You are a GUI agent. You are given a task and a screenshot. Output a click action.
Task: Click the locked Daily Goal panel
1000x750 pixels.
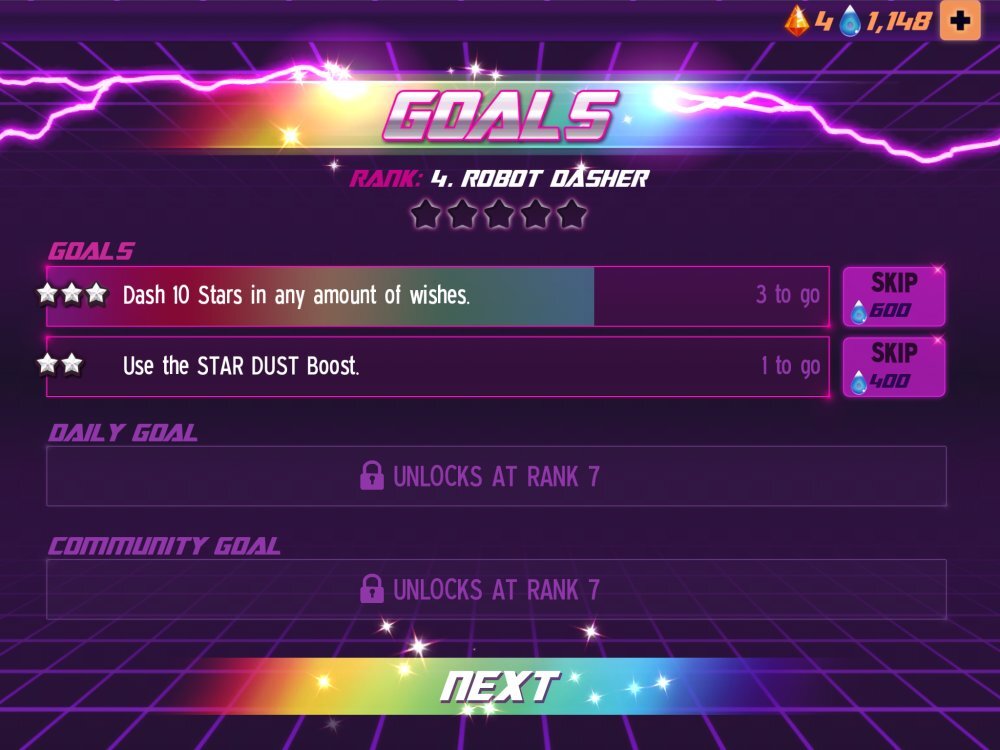(x=496, y=476)
